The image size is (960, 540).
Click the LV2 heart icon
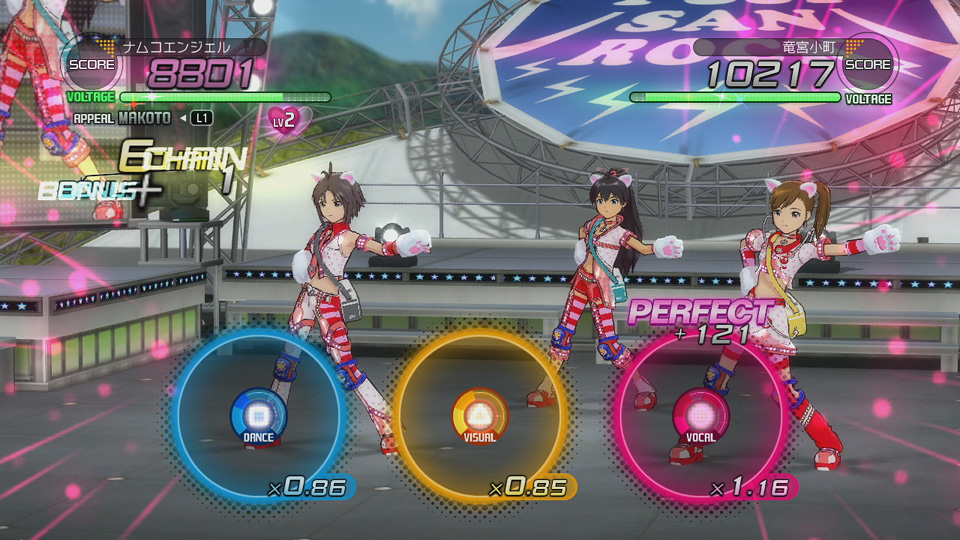tap(287, 120)
